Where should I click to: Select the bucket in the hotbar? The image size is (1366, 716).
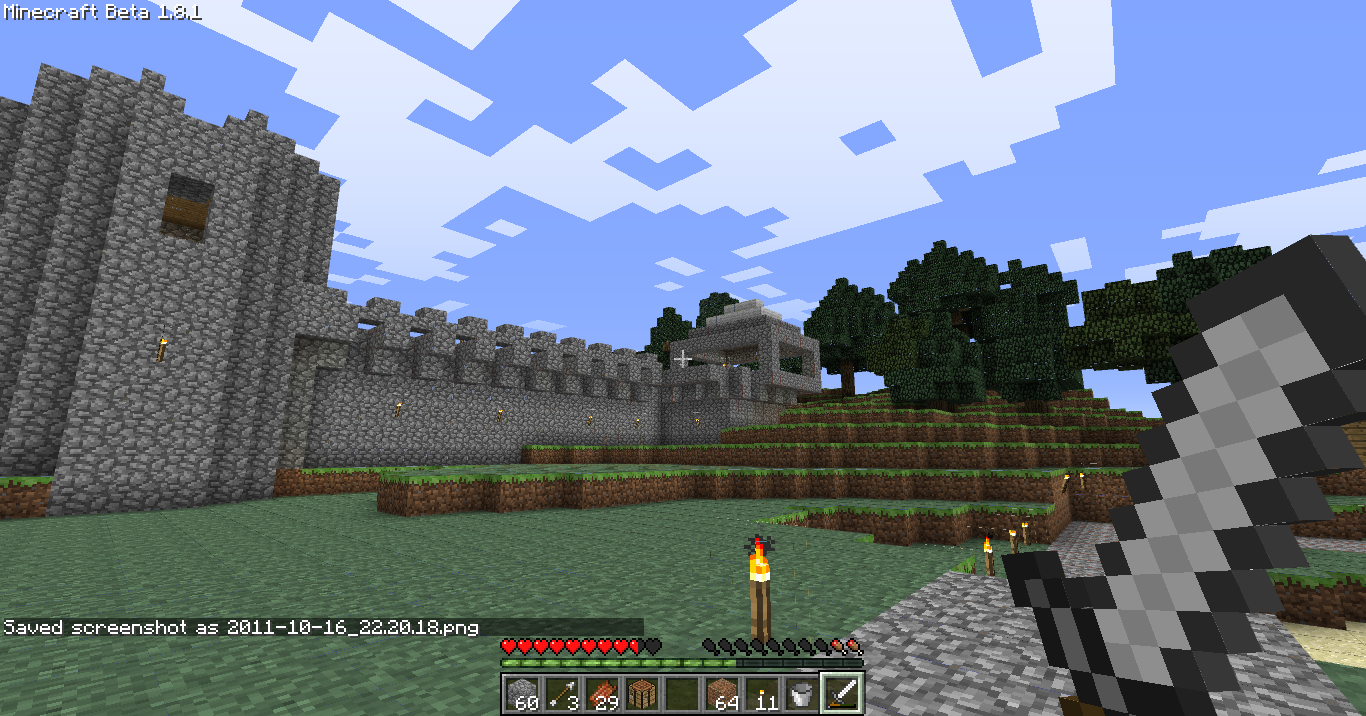[x=802, y=692]
